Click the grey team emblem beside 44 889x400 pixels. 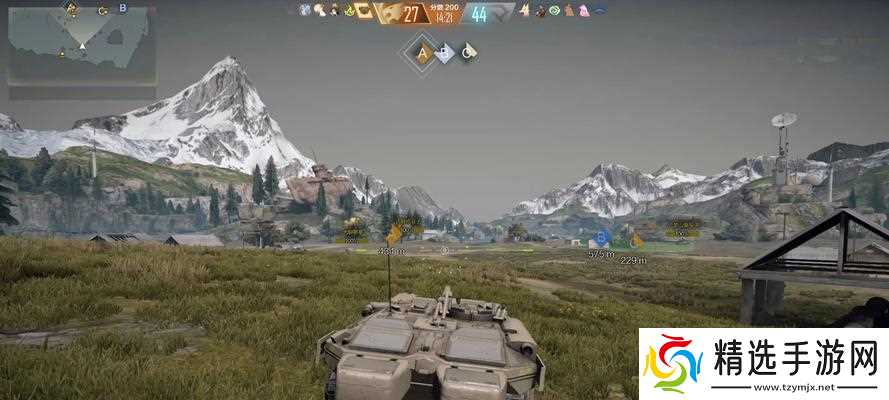click(503, 13)
